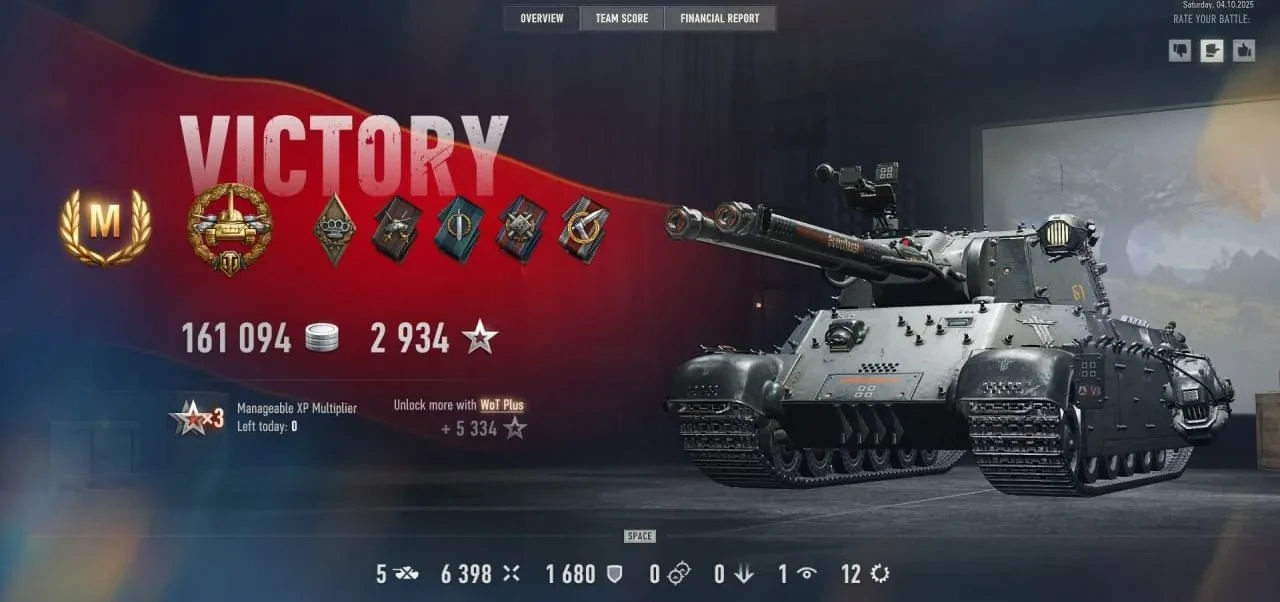Open the Team Score tab

621,18
